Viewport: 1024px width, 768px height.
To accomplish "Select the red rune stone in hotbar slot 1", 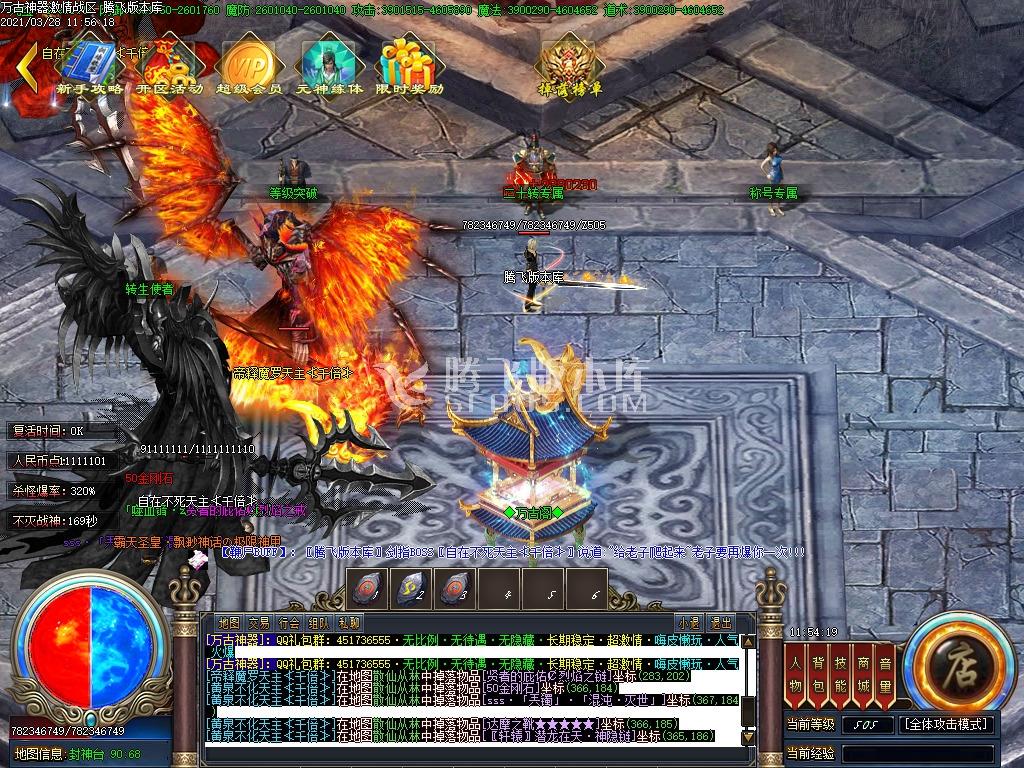I will (x=367, y=588).
